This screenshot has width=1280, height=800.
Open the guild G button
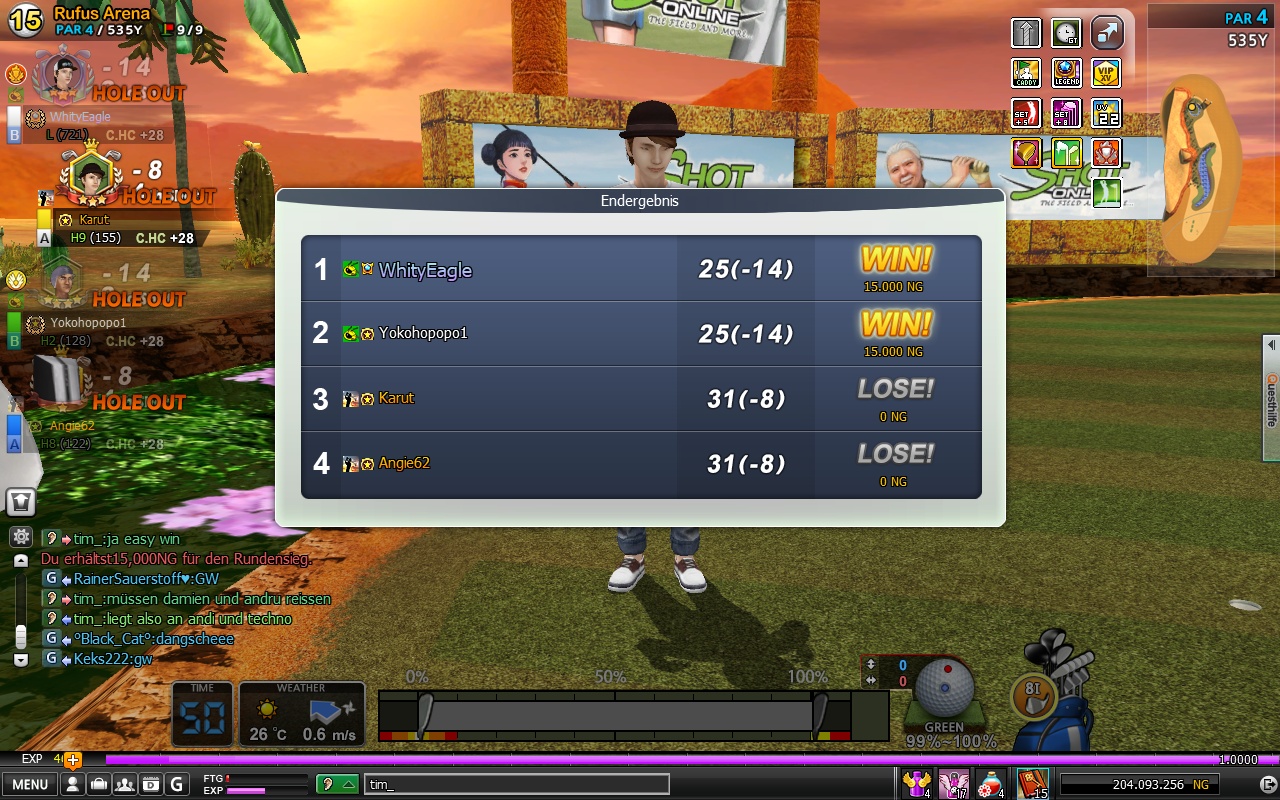(x=177, y=785)
